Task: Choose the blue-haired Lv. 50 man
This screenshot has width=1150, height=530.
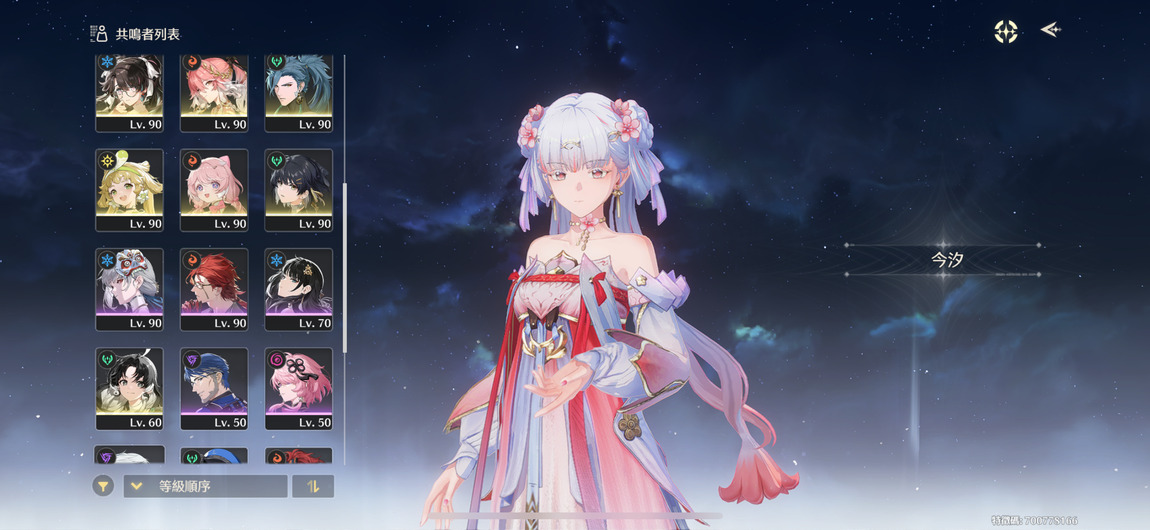Action: (x=214, y=388)
